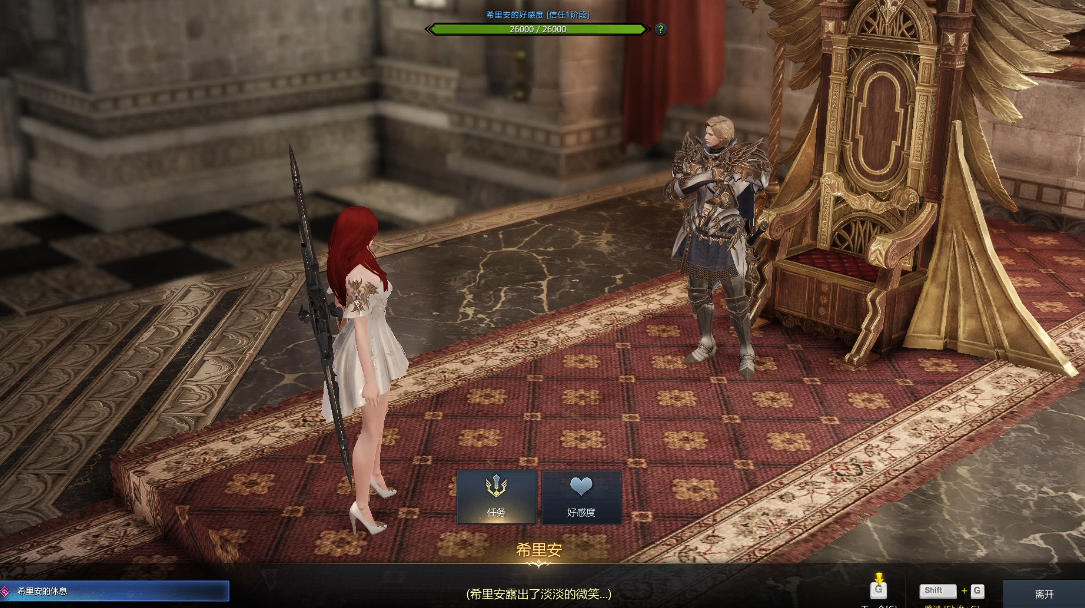Image resolution: width=1085 pixels, height=608 pixels.
Task: Select the 好感度 heart button
Action: tap(581, 497)
